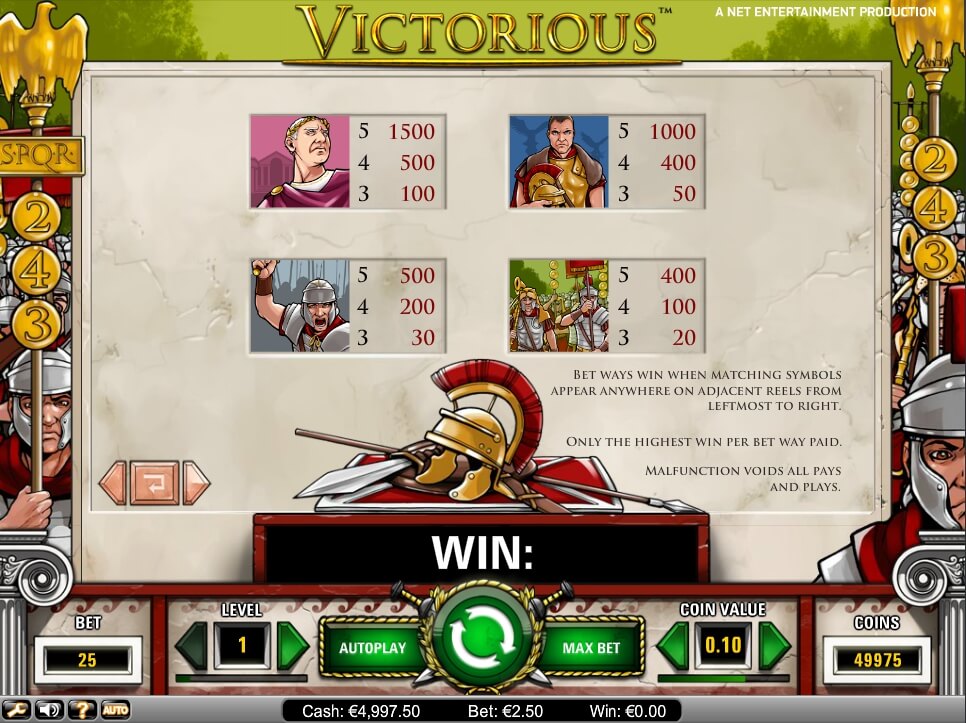Increase the bet level

point(292,645)
